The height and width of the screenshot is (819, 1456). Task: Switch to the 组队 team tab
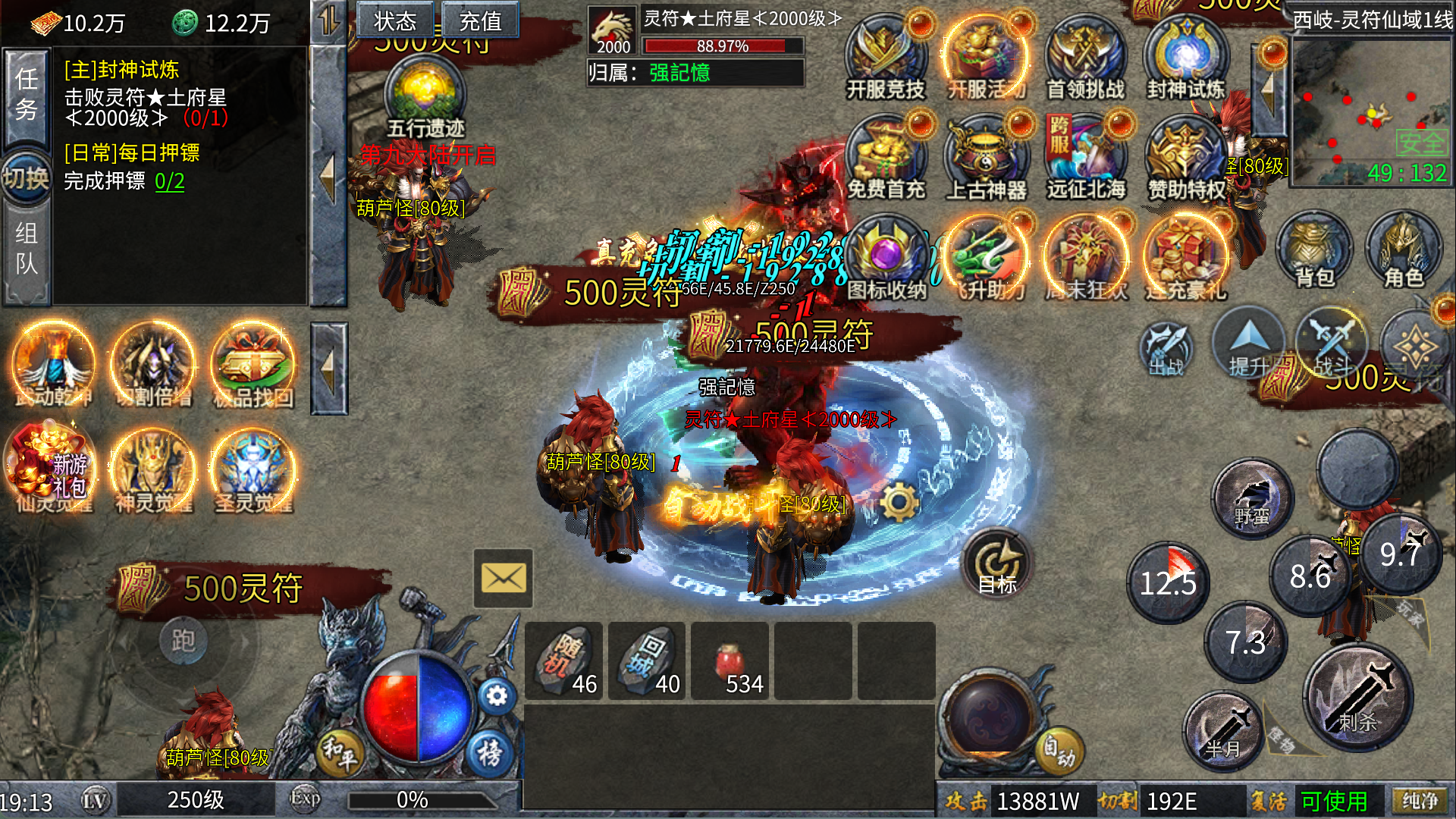(27, 249)
